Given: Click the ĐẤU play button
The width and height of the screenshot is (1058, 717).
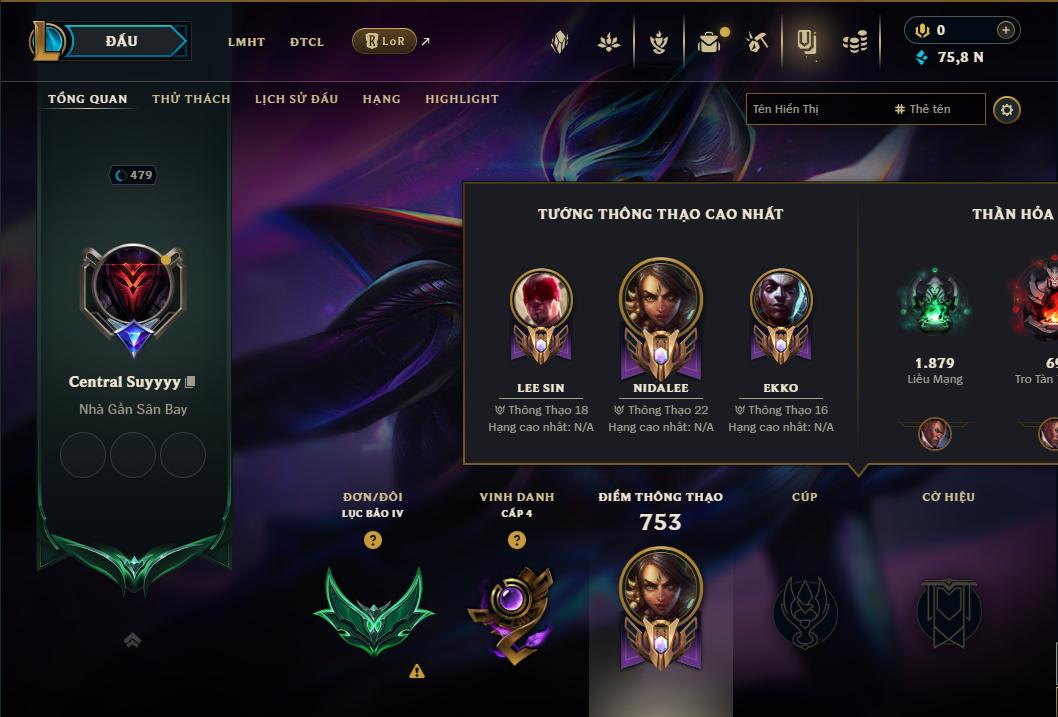Looking at the screenshot, I should pos(122,41).
